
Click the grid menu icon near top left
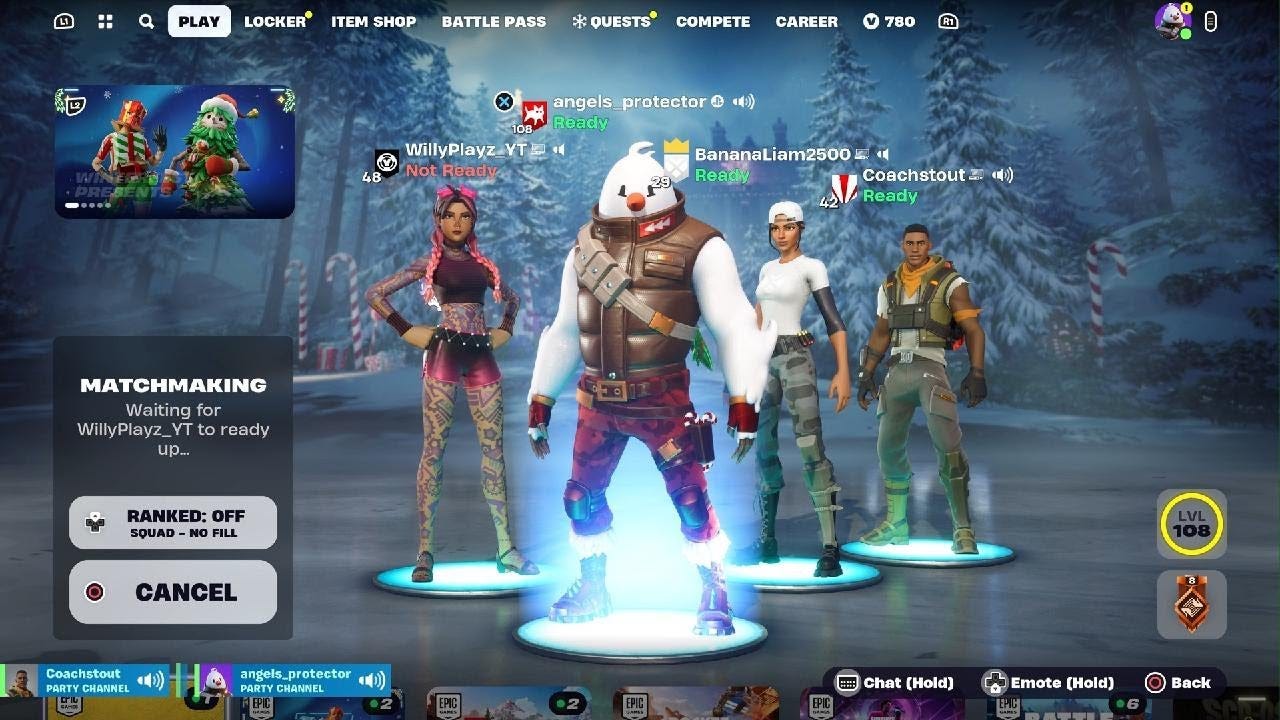pyautogui.click(x=104, y=21)
